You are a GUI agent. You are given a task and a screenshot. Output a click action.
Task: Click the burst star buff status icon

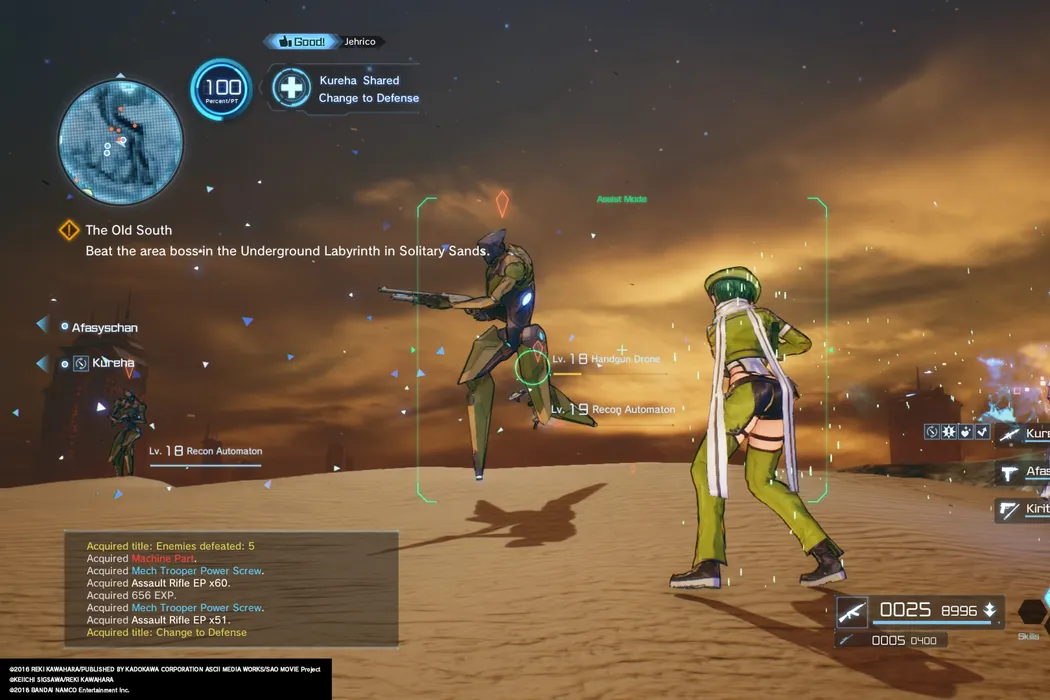[x=949, y=432]
